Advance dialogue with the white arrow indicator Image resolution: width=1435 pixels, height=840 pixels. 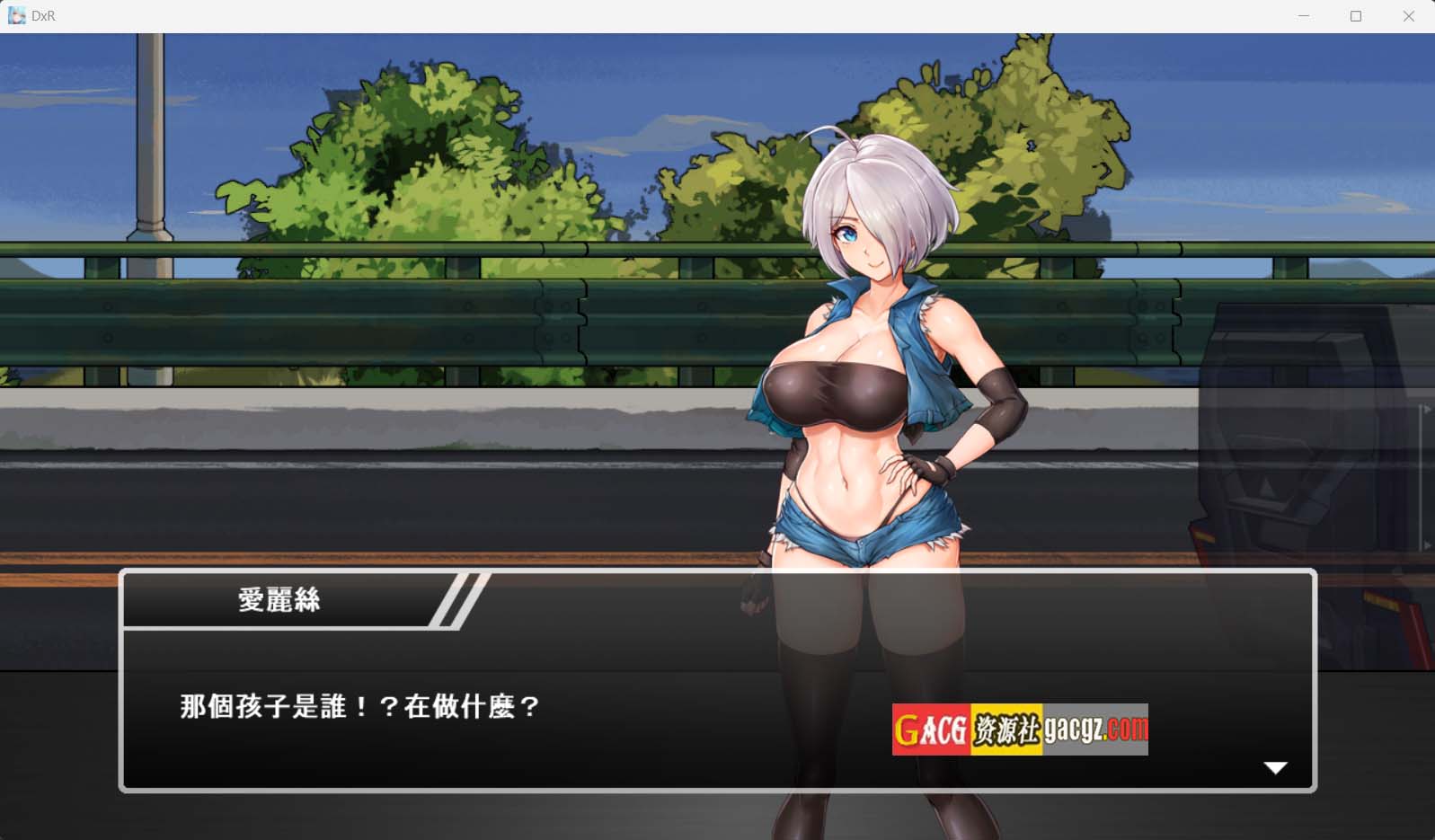click(1275, 767)
